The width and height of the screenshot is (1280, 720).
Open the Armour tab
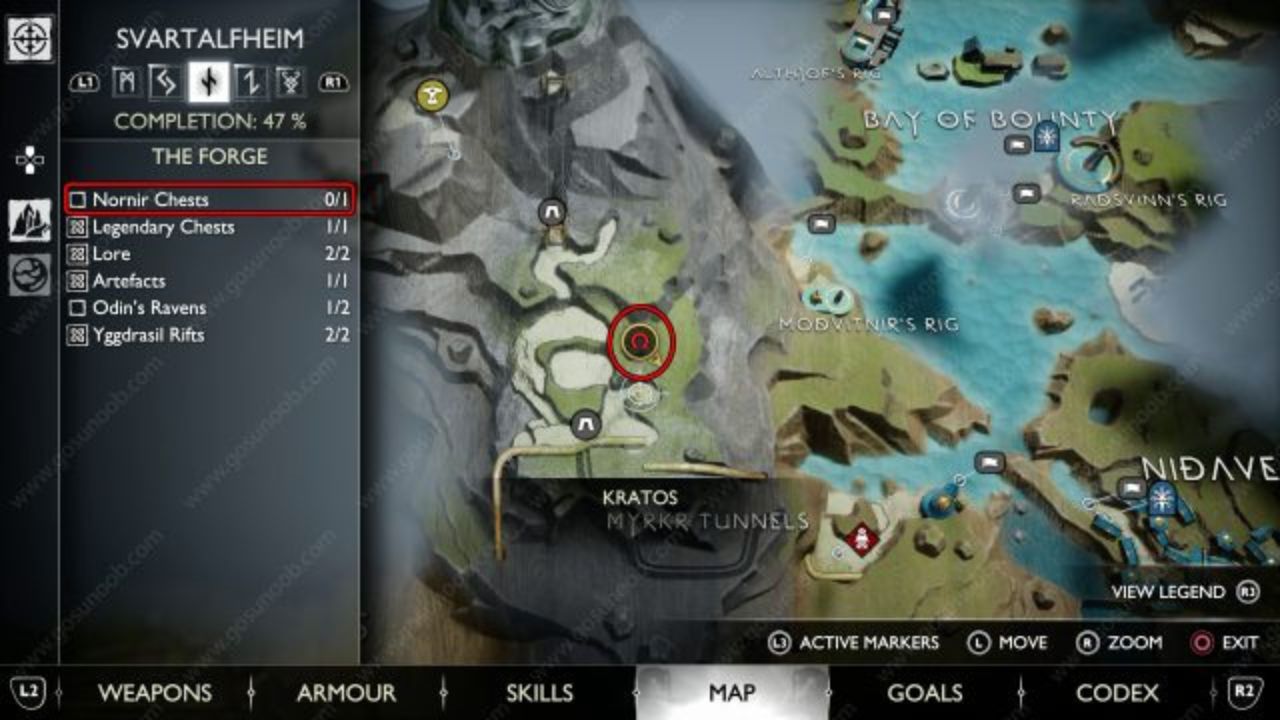[346, 693]
